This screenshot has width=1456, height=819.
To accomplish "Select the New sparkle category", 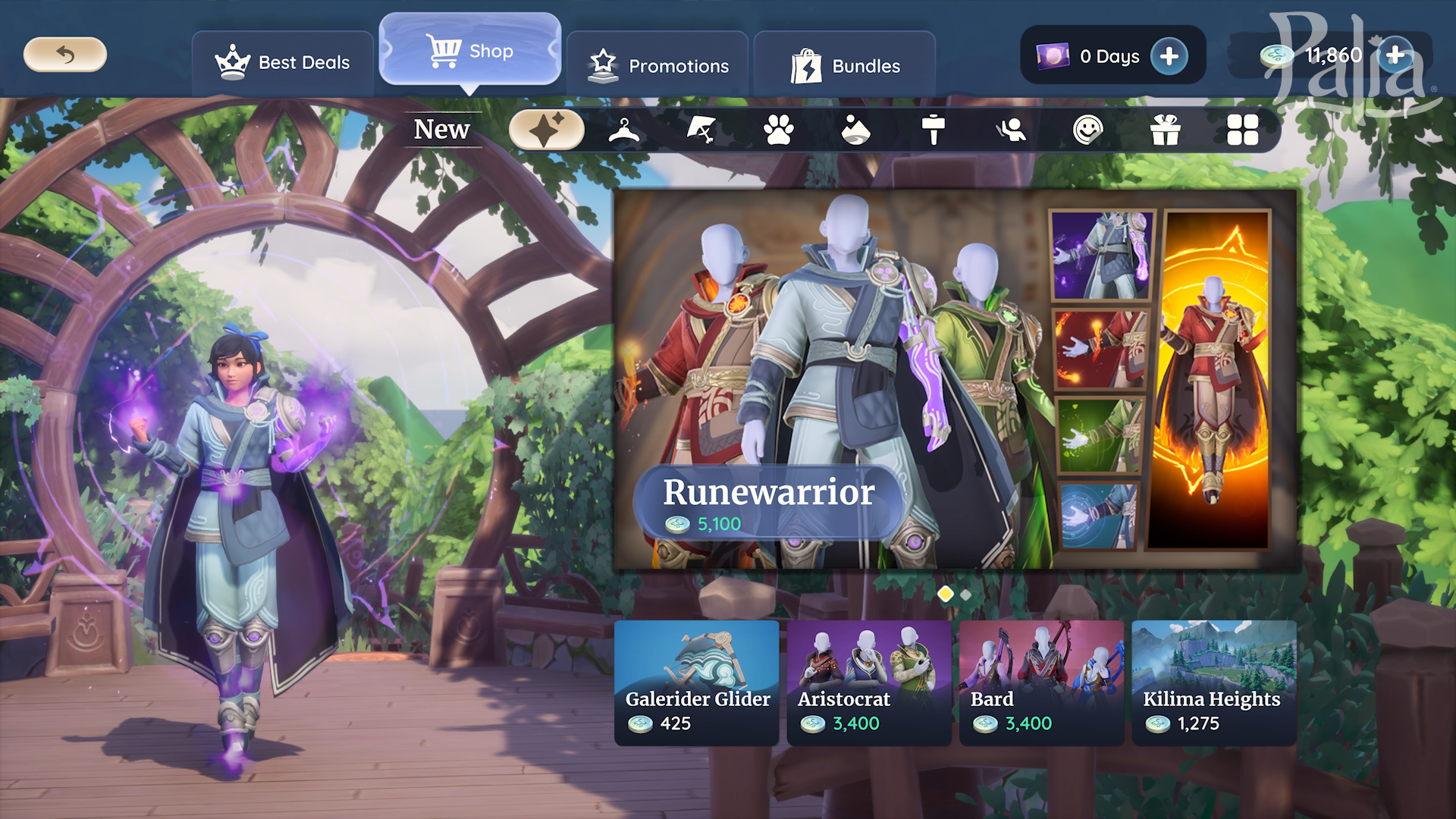I will (546, 130).
